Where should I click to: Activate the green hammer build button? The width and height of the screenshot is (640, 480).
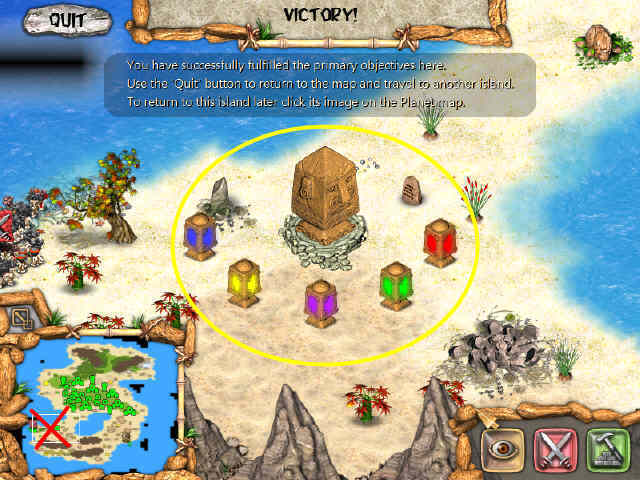pos(606,449)
